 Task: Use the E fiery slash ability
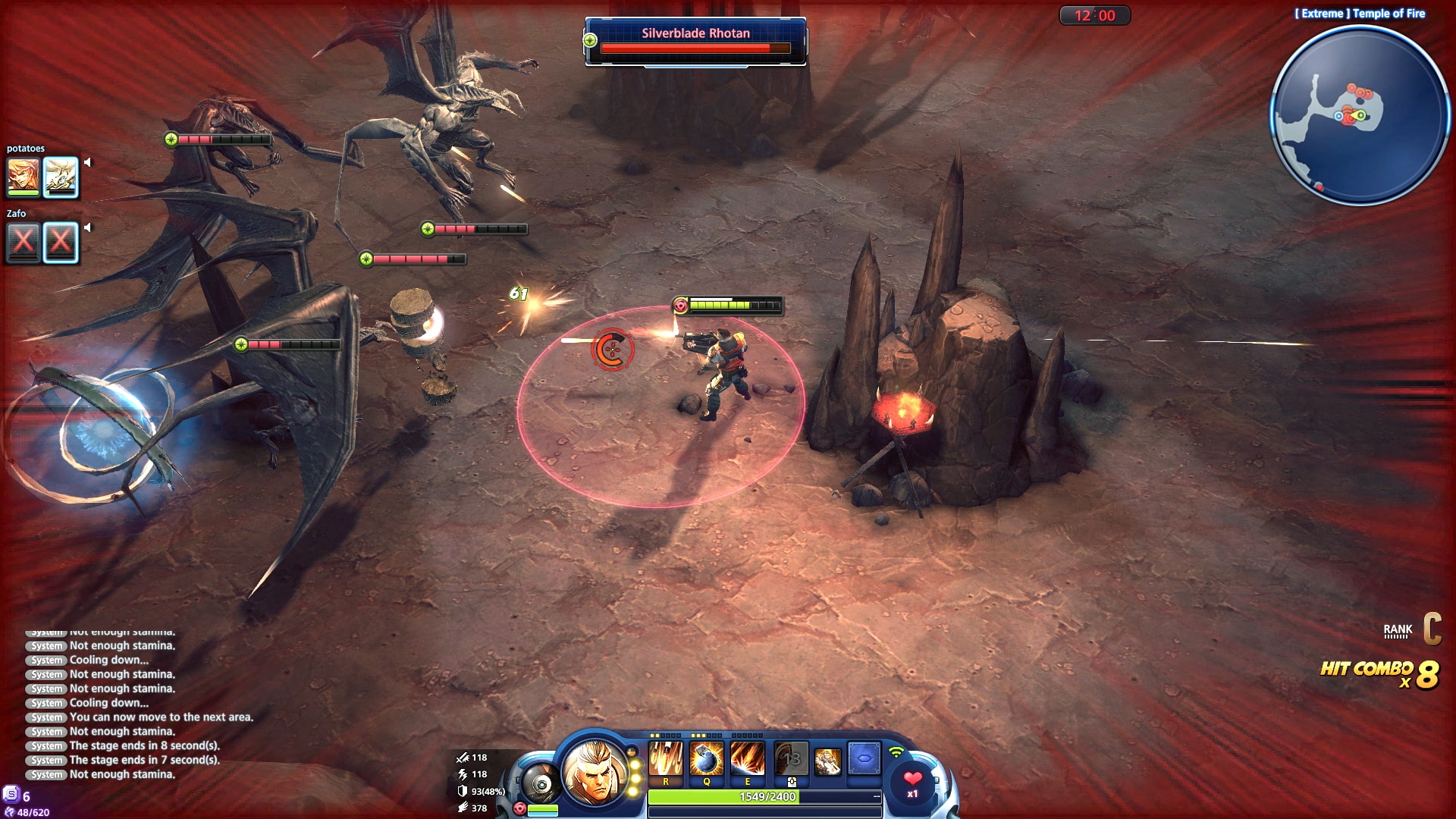pos(747,758)
